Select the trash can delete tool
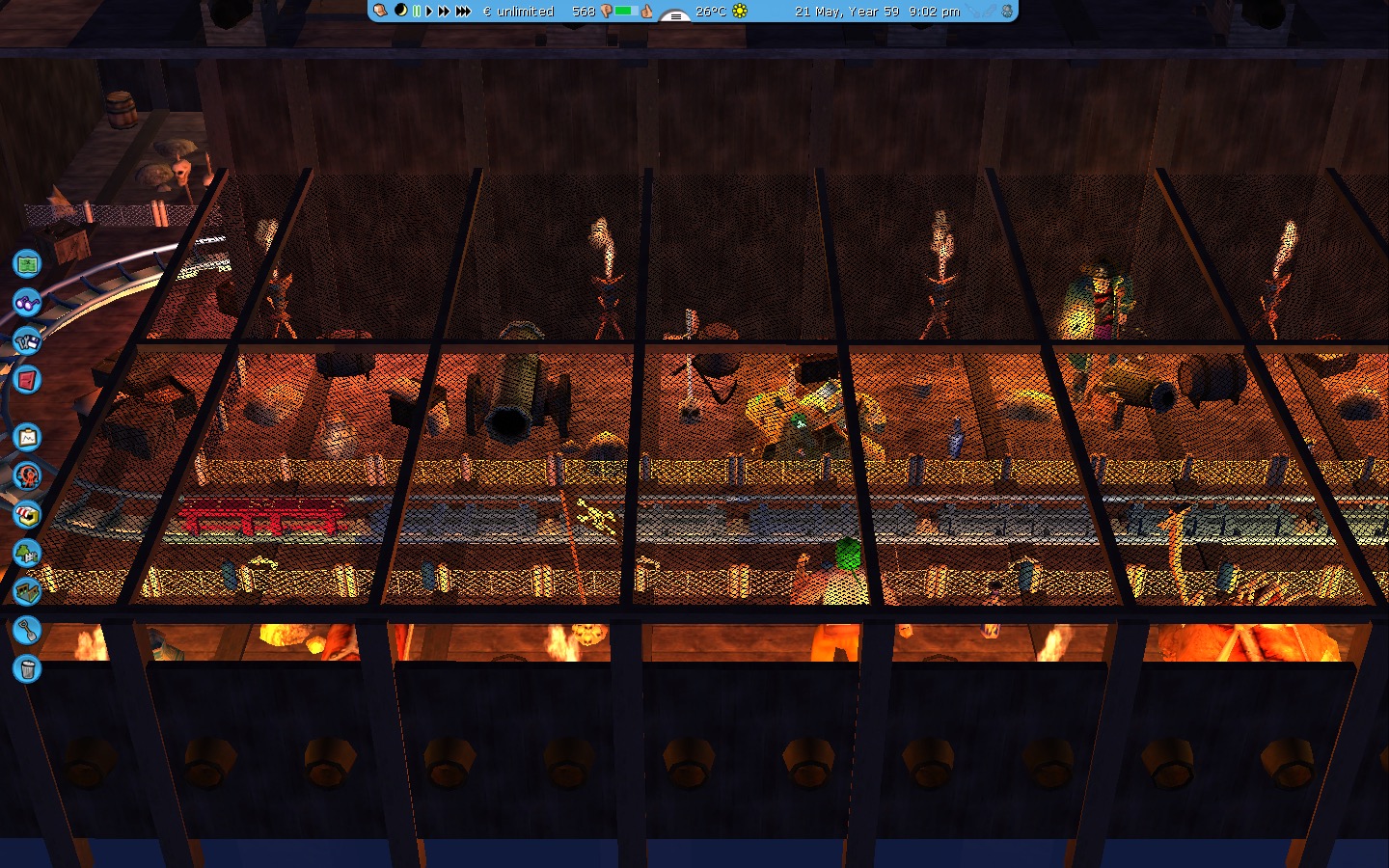This screenshot has height=868, width=1389. [x=27, y=668]
